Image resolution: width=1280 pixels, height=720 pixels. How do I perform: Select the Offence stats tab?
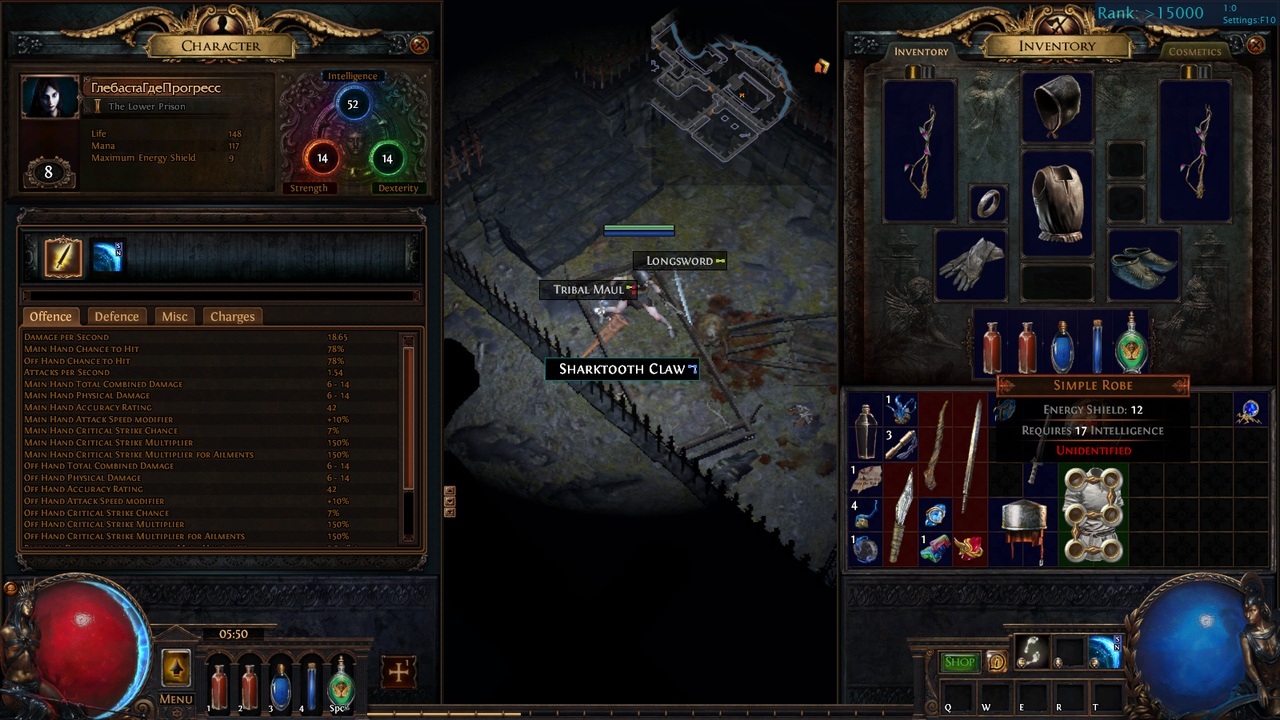tap(50, 316)
